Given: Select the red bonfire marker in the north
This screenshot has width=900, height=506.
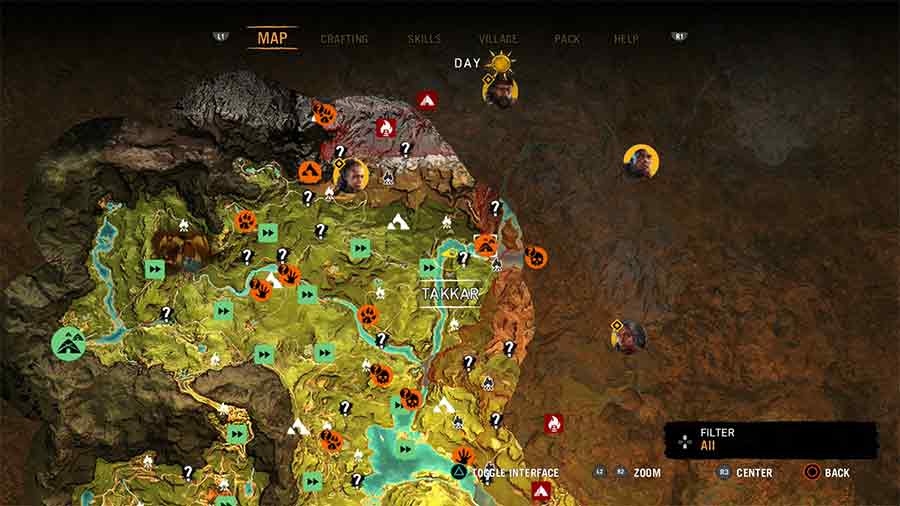Looking at the screenshot, I should (x=386, y=128).
